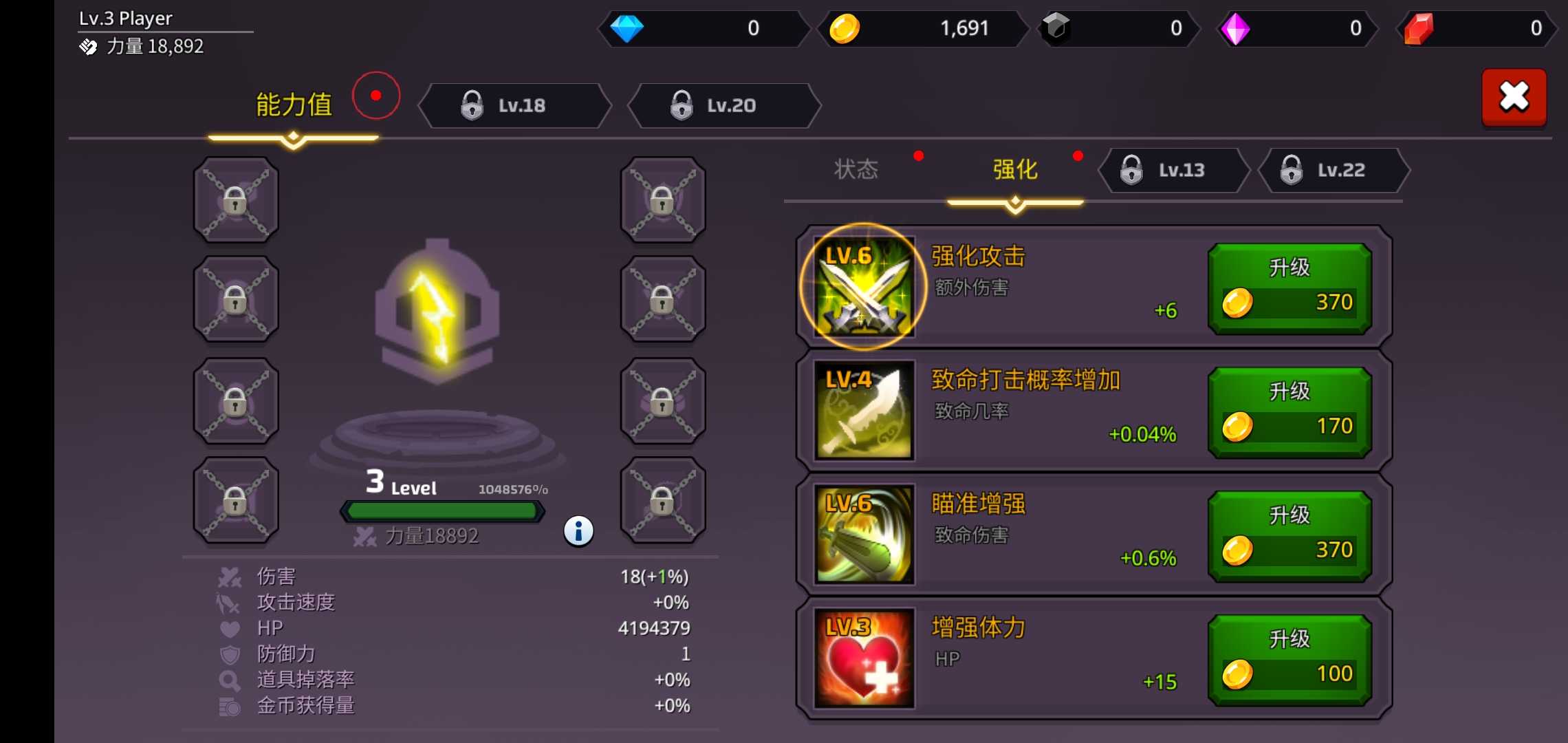Expand the locked Lv.18 ability tab

517,105
